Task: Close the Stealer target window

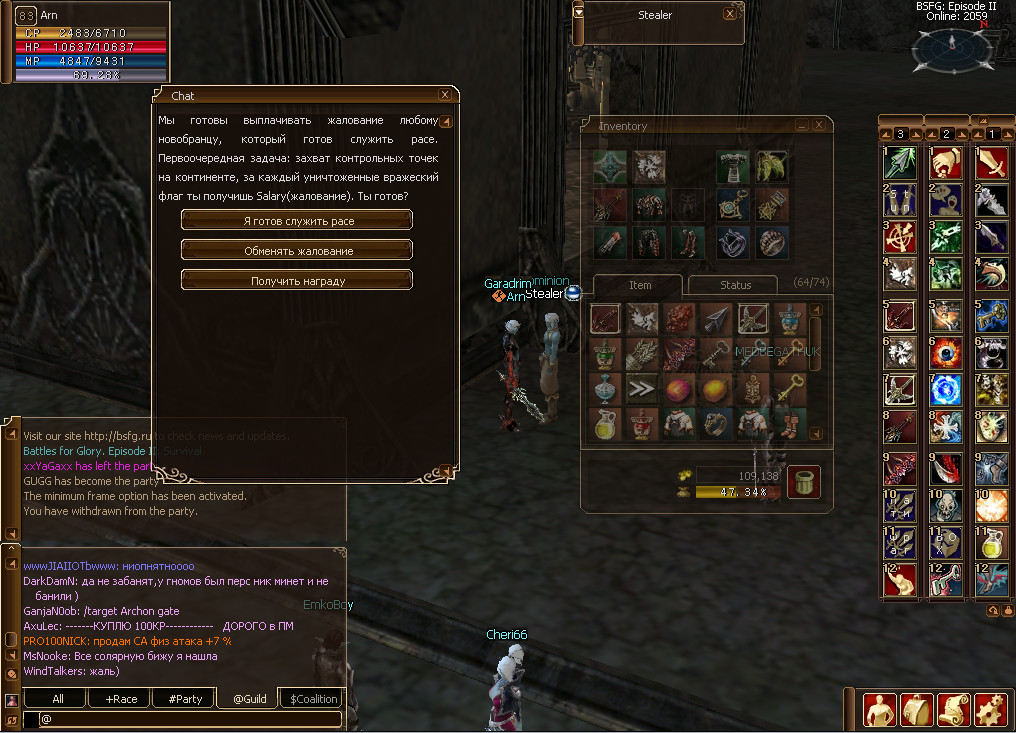Action: [730, 15]
